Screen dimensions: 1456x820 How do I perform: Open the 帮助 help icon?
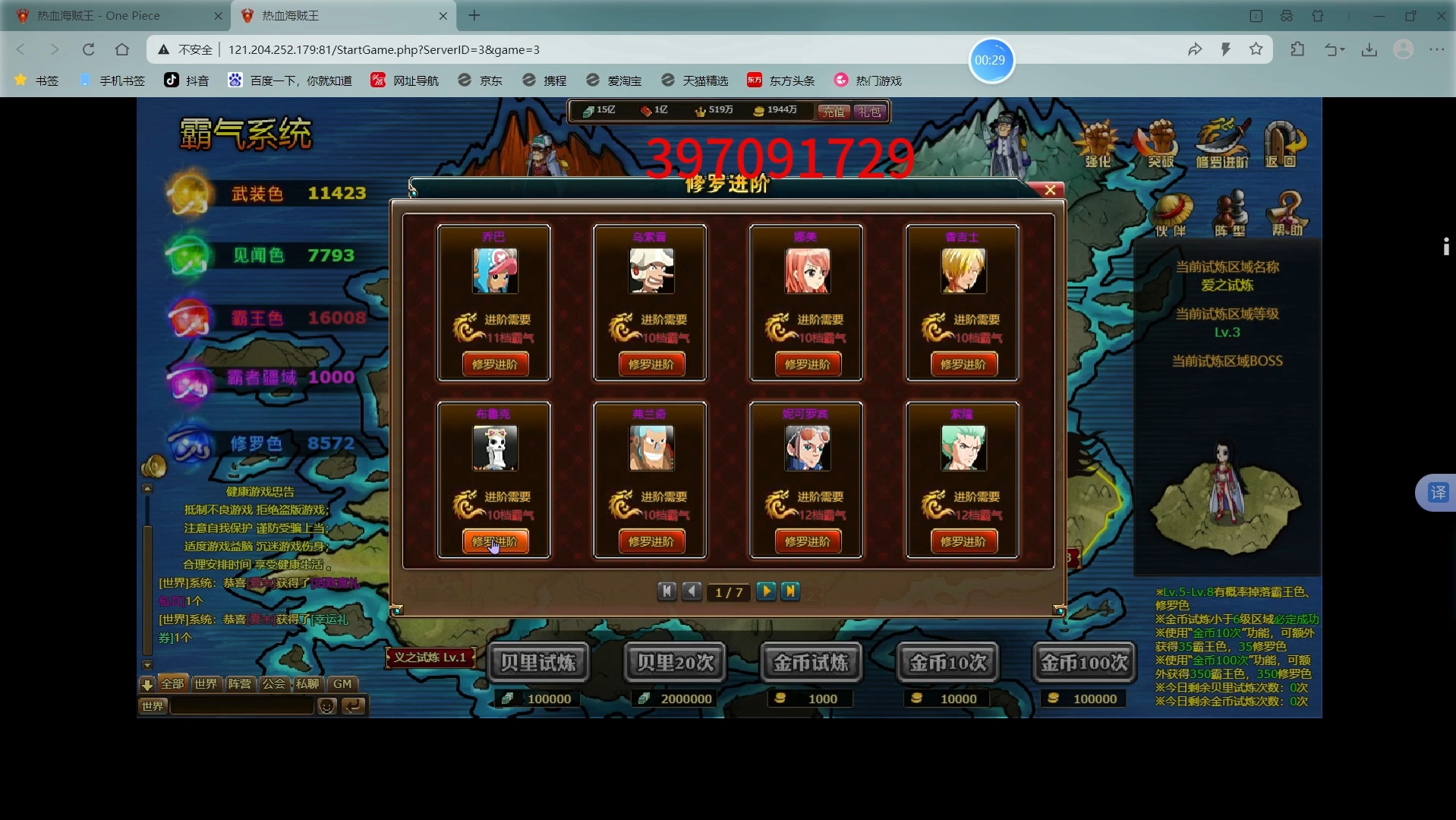[x=1287, y=215]
